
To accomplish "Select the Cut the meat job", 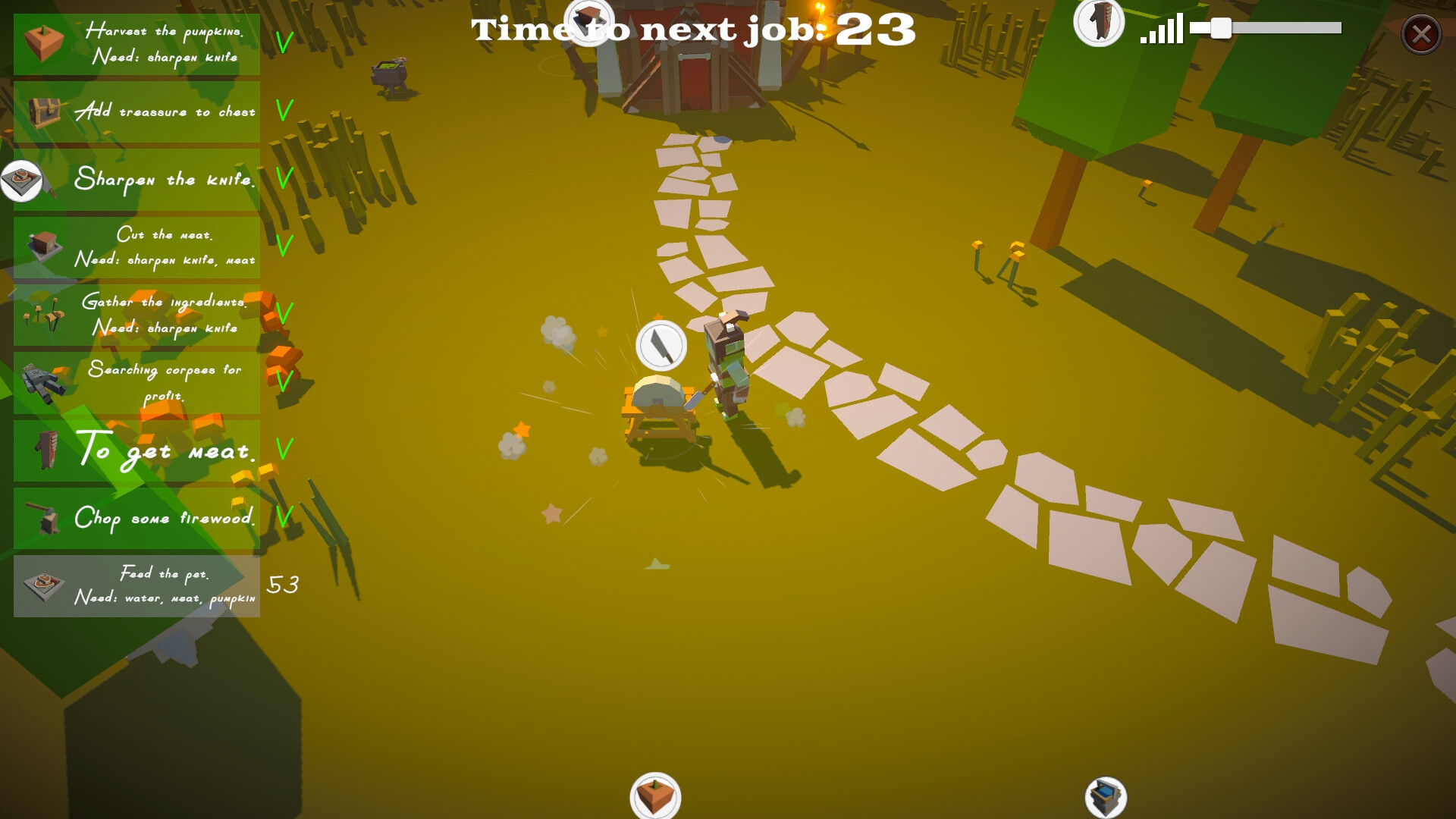I will (x=136, y=247).
